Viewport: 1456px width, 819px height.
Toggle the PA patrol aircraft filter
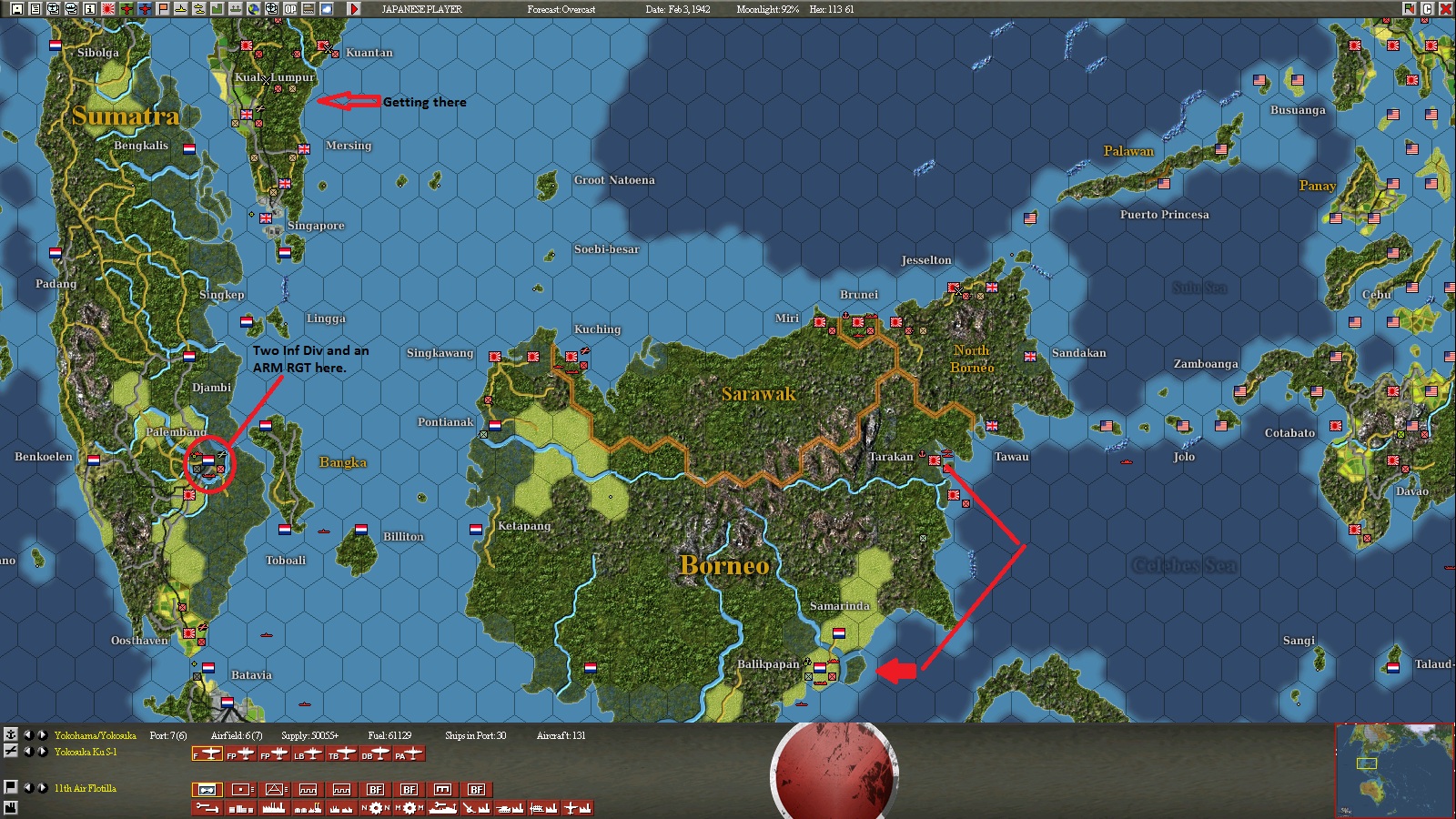pos(409,755)
